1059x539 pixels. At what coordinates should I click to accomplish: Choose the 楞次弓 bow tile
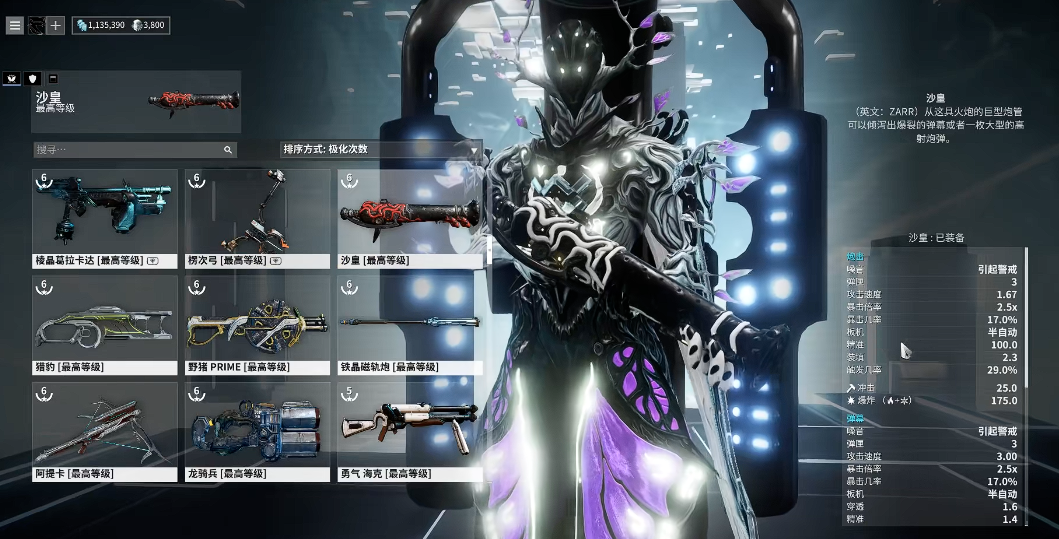click(258, 218)
